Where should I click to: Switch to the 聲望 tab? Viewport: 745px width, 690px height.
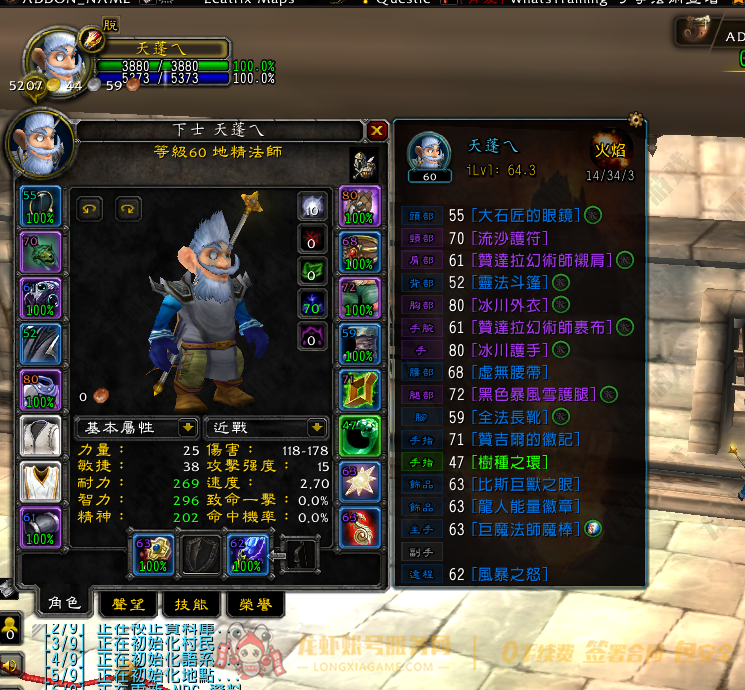coord(125,605)
